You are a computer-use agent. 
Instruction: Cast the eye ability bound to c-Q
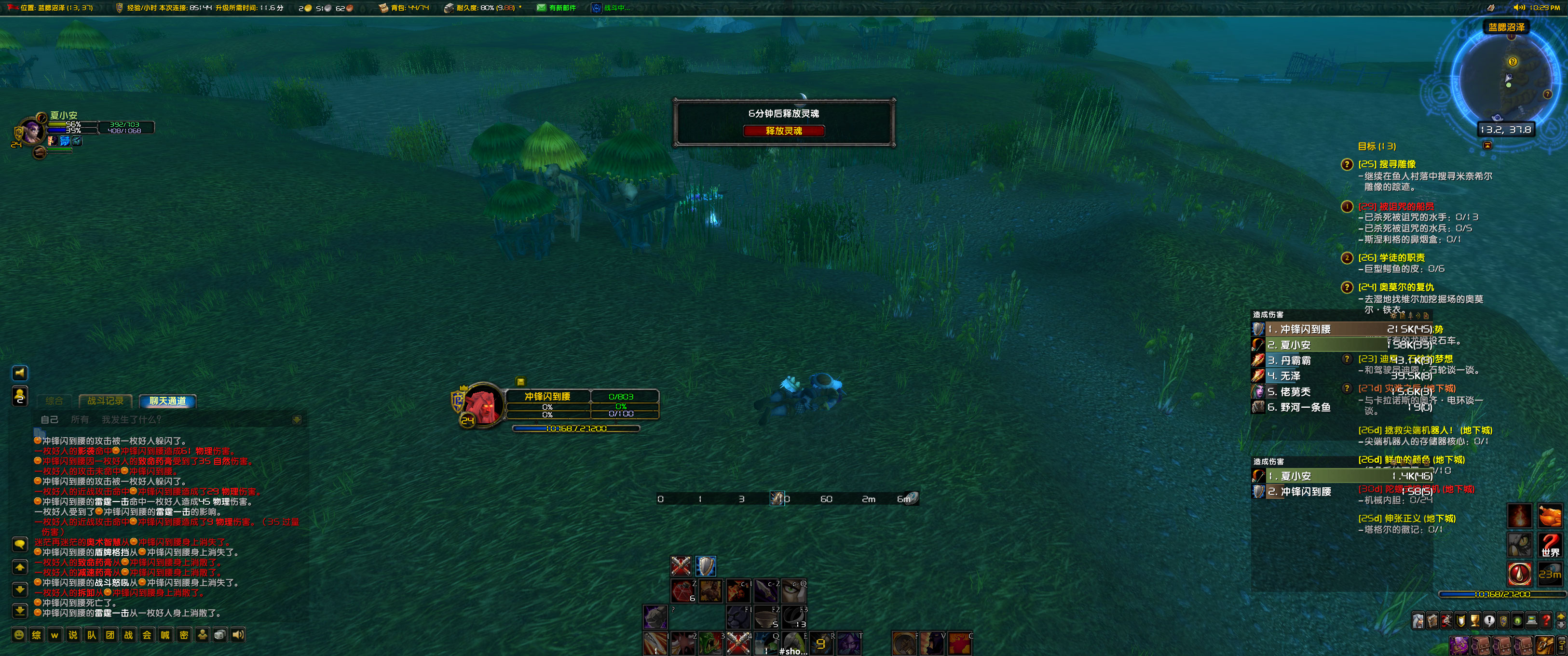coord(794,592)
